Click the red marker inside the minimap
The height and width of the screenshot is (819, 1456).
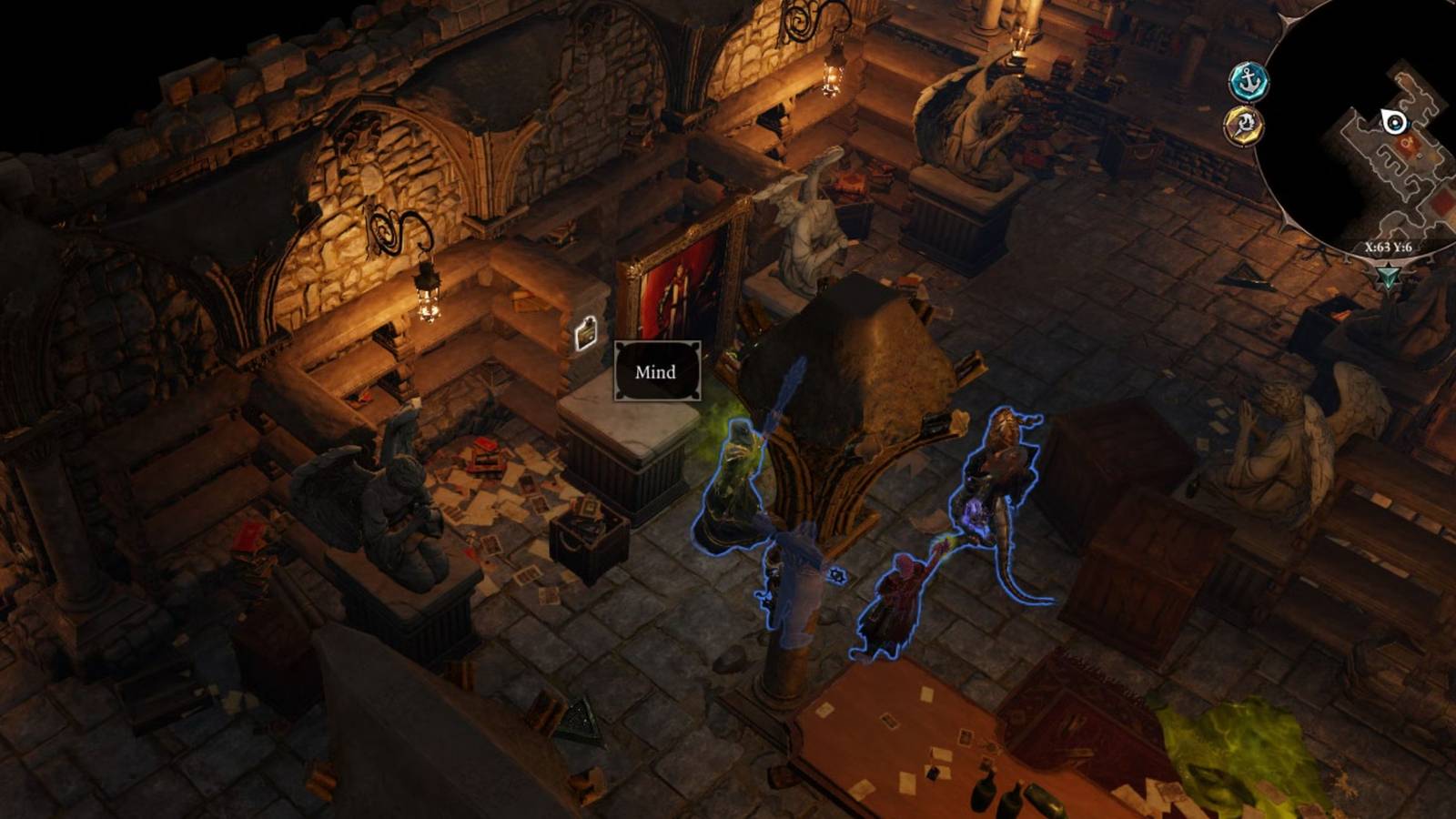click(1410, 142)
